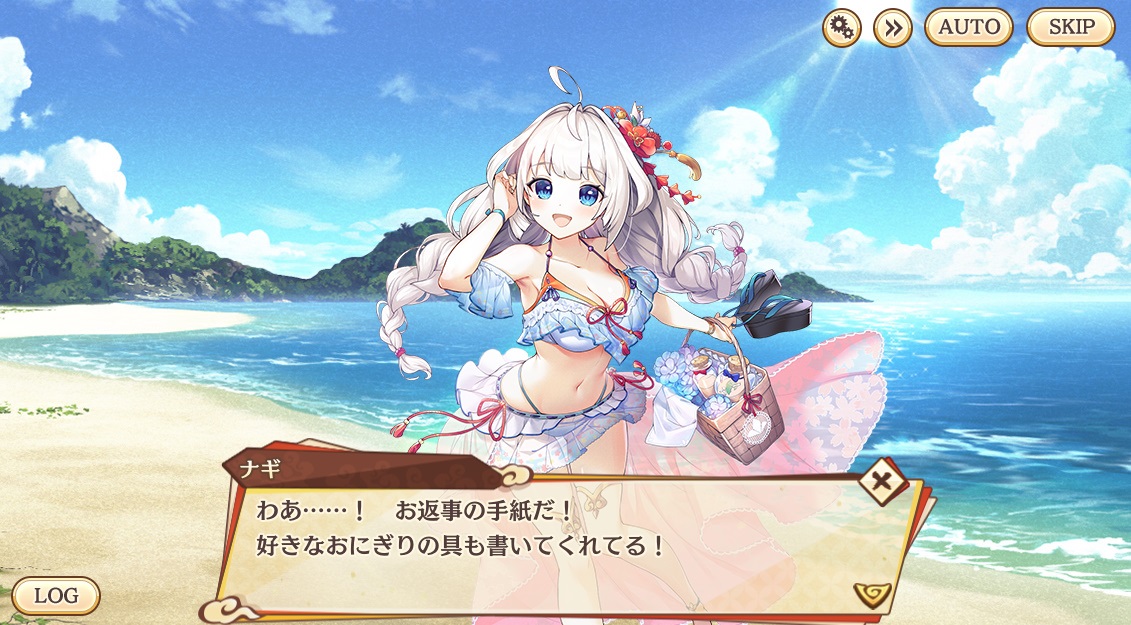This screenshot has height=625, width=1131.
Task: Click the fast-forward double arrow button
Action: [x=893, y=28]
